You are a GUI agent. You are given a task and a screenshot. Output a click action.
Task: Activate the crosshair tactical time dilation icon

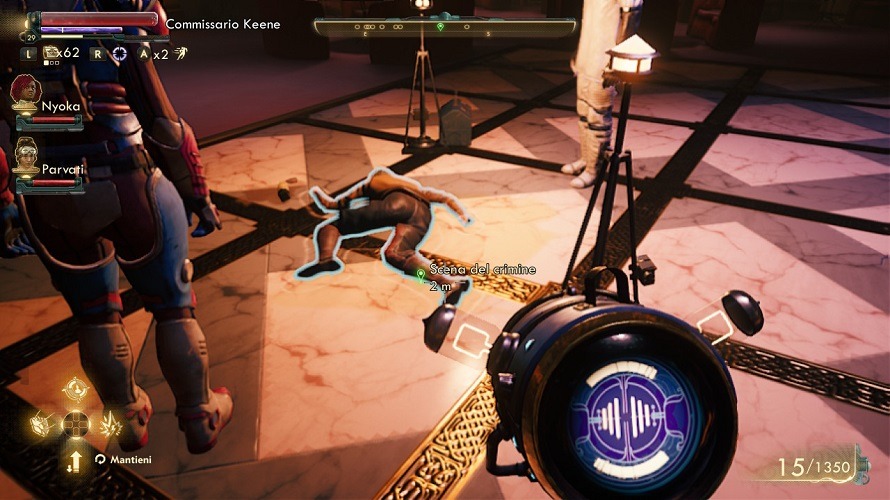(119, 53)
